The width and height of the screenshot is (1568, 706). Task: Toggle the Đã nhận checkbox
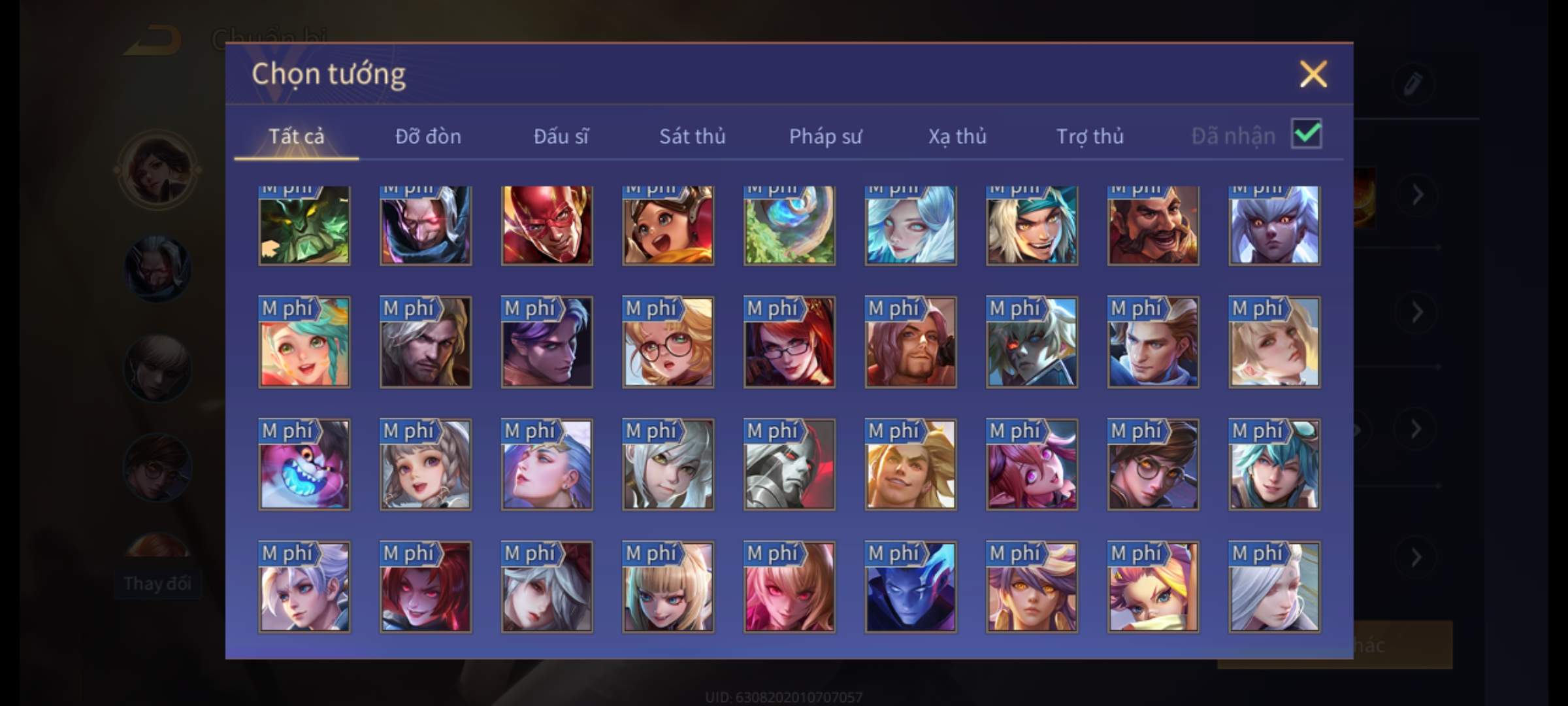1307,134
